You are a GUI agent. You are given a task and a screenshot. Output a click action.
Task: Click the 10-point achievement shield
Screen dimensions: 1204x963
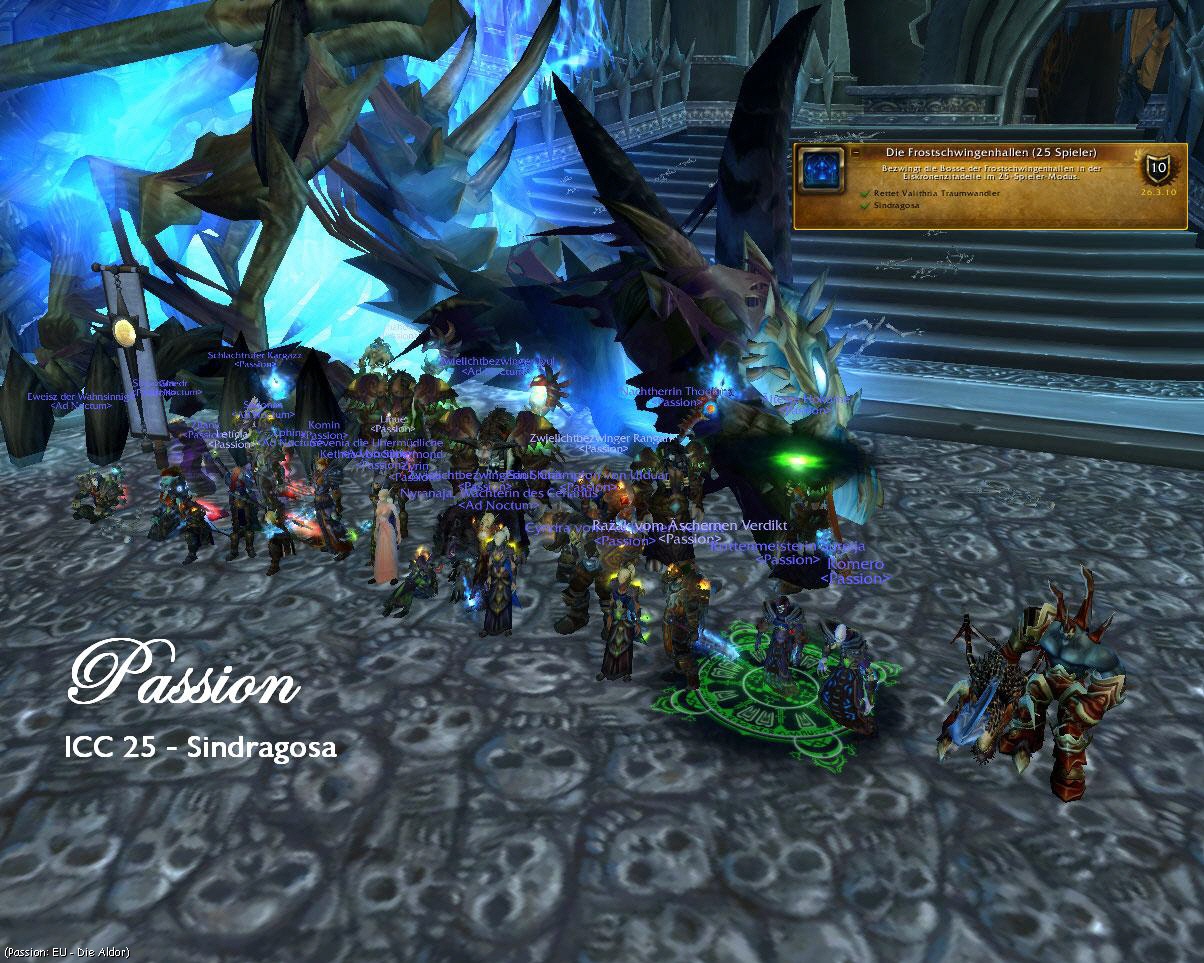click(x=1158, y=168)
